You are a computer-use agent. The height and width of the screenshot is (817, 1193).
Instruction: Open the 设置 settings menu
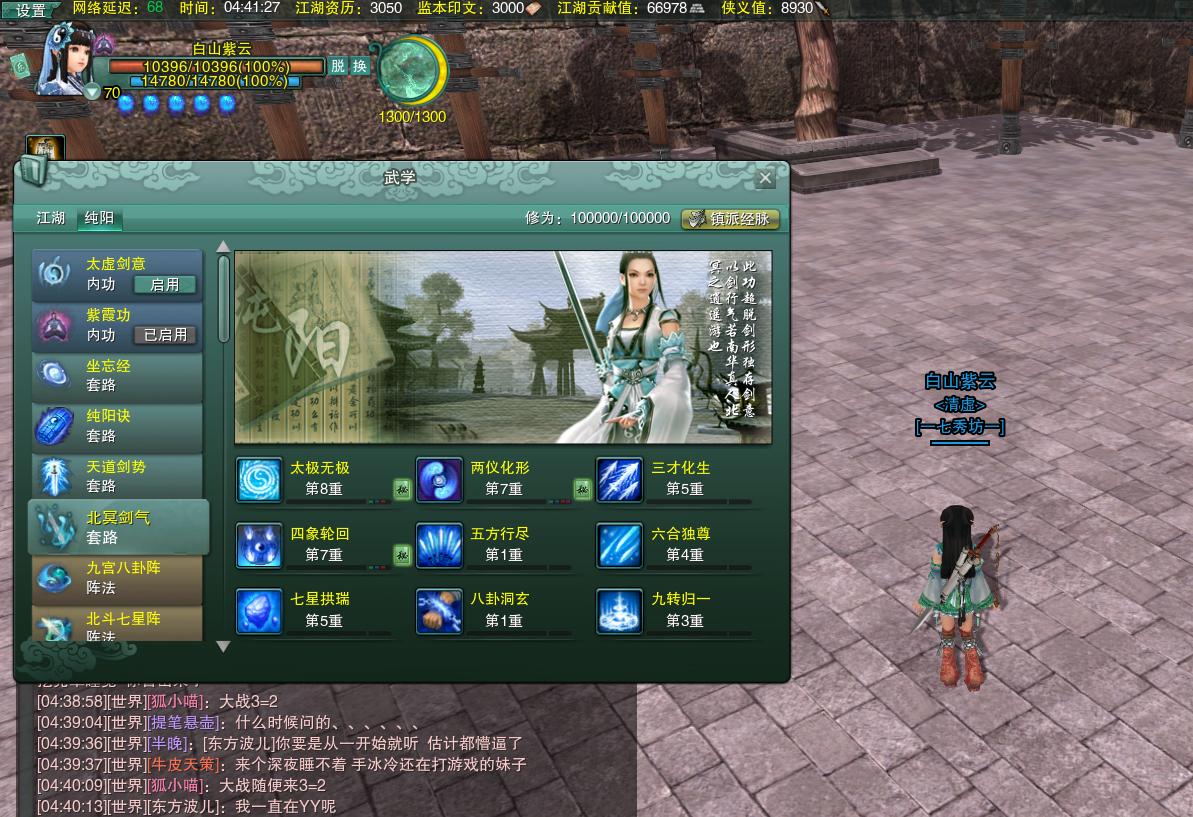(31, 10)
